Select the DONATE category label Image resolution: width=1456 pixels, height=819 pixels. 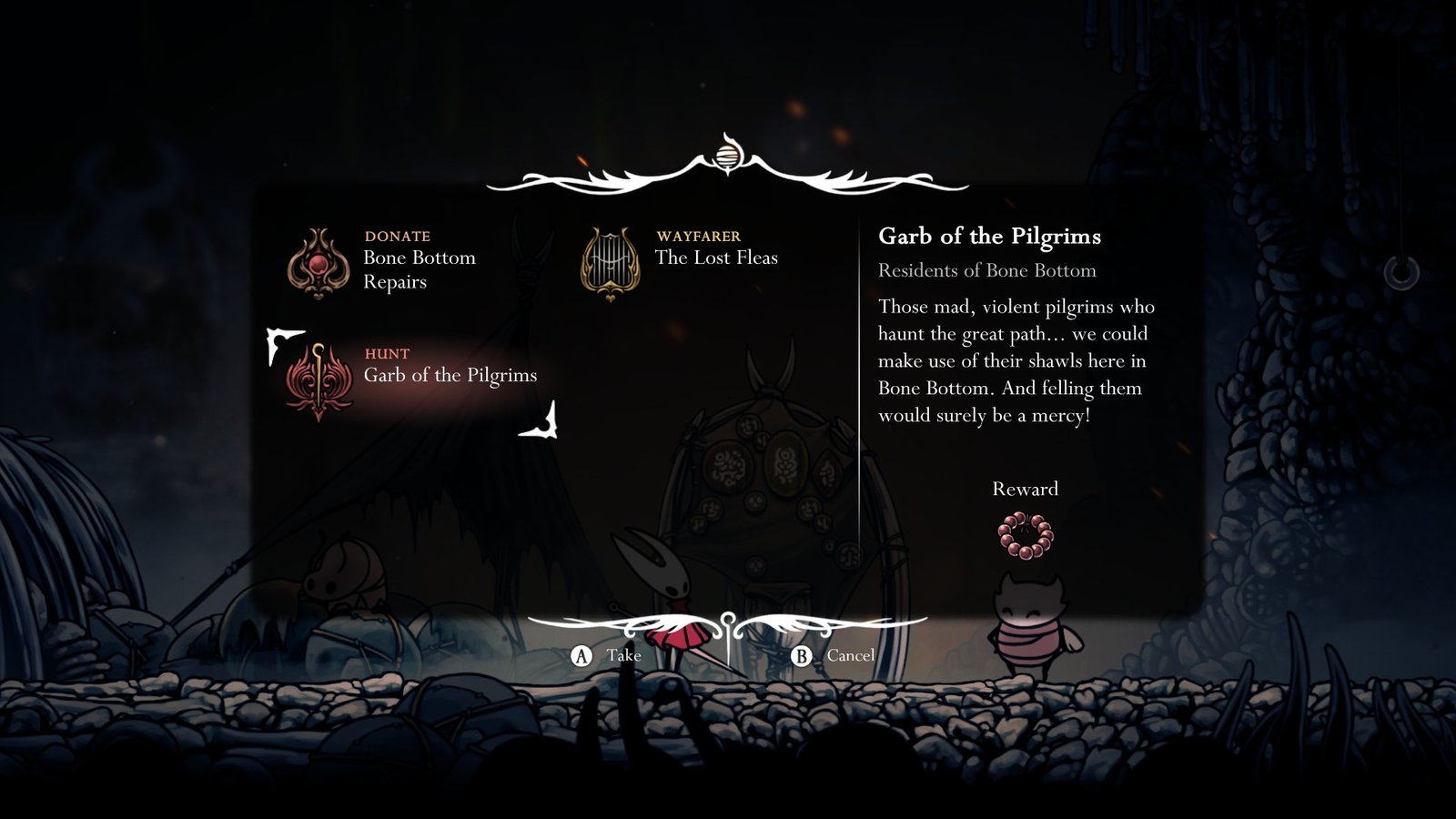(397, 235)
